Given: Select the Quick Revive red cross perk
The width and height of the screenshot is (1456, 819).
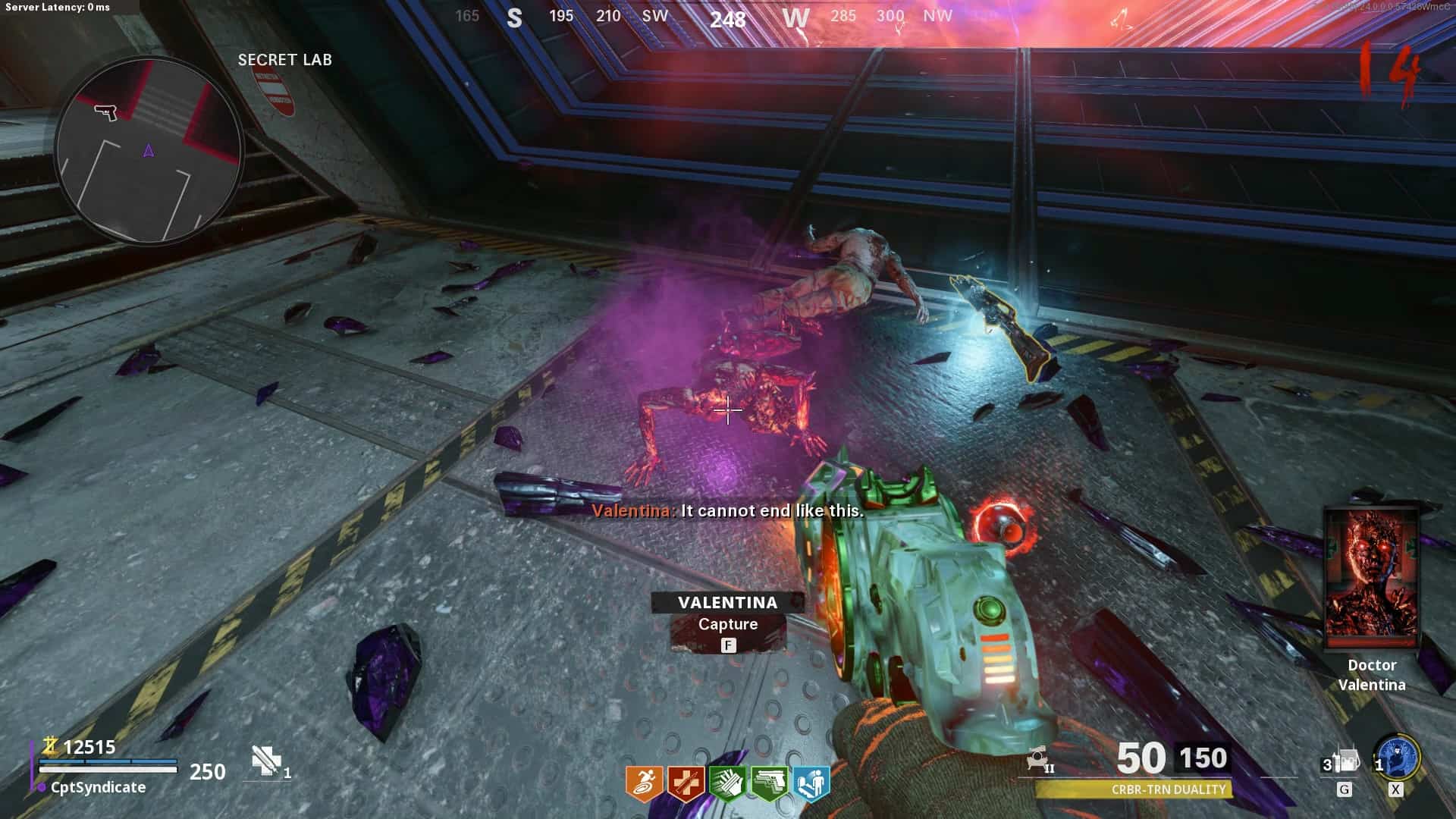Looking at the screenshot, I should pos(686,784).
